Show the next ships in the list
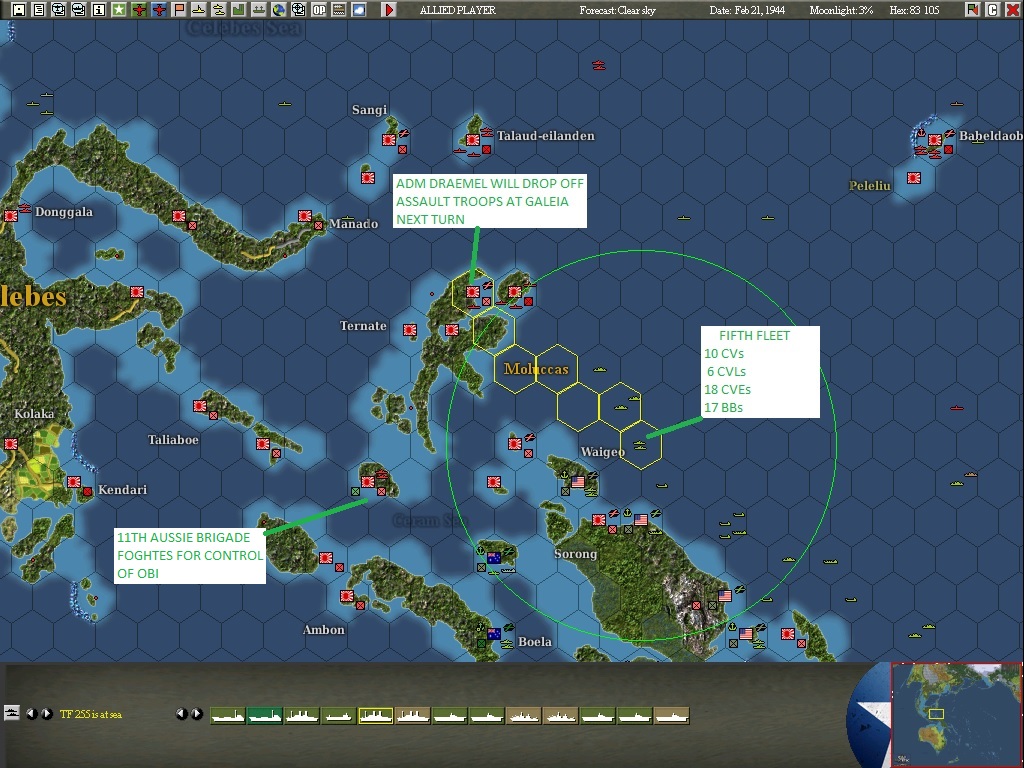This screenshot has width=1032, height=768. point(197,714)
